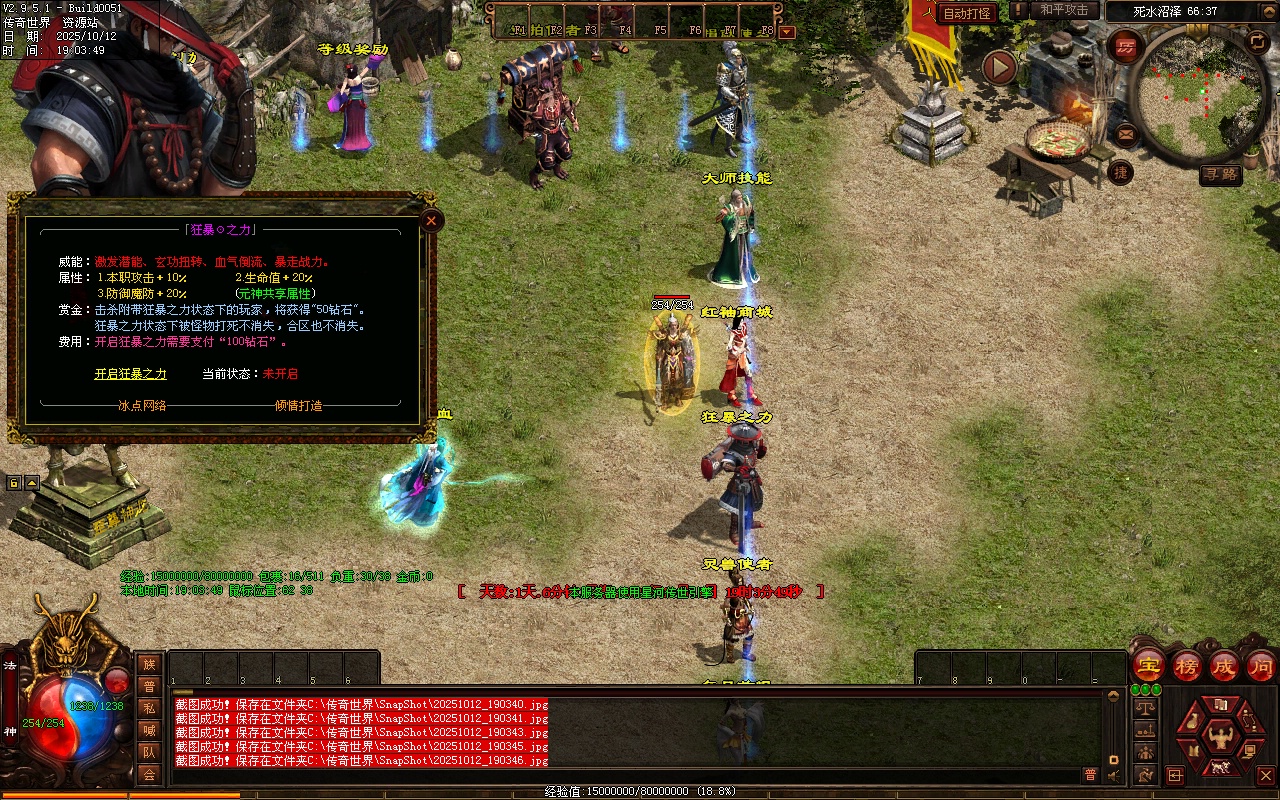1280x800 pixels.
Task: Open the 成 achievements button
Action: coord(1224,665)
